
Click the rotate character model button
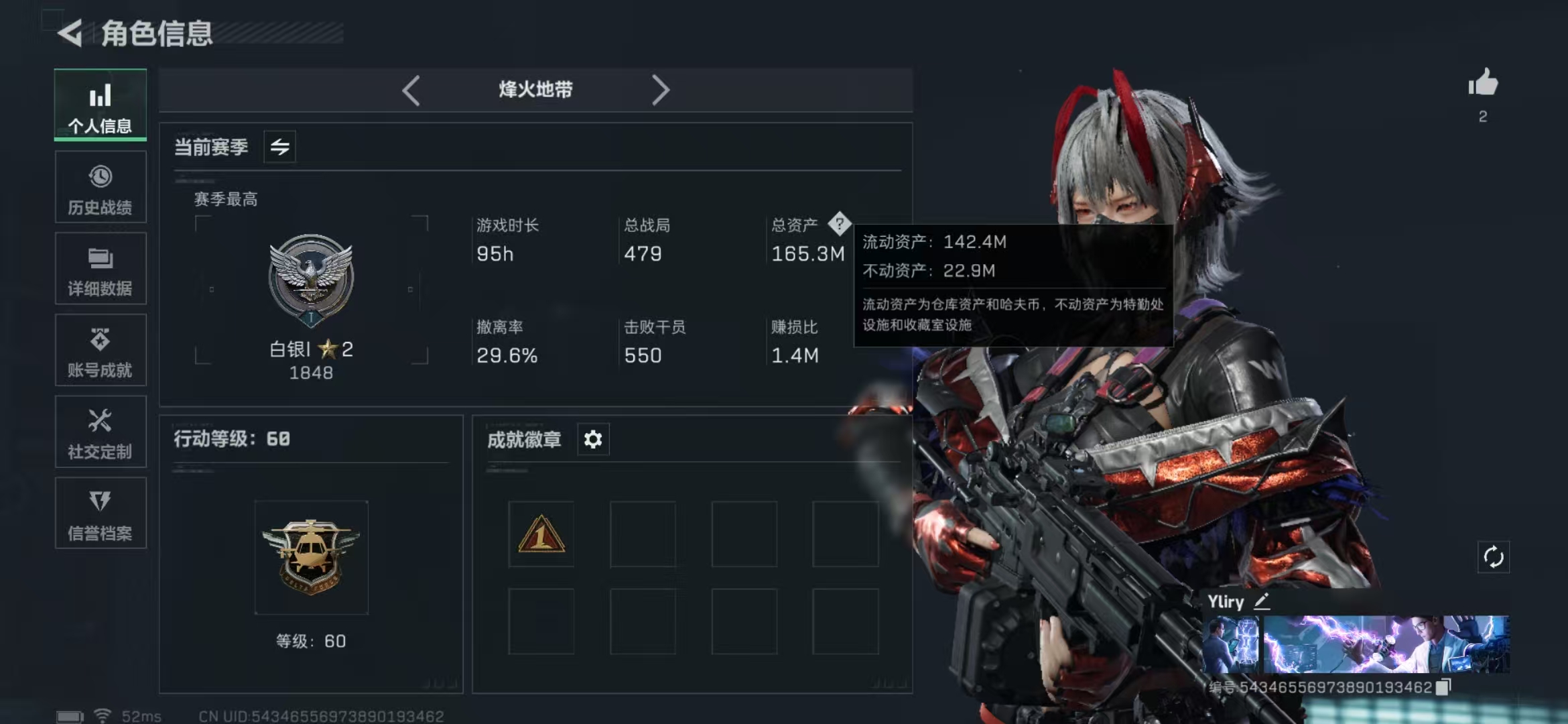[1494, 557]
